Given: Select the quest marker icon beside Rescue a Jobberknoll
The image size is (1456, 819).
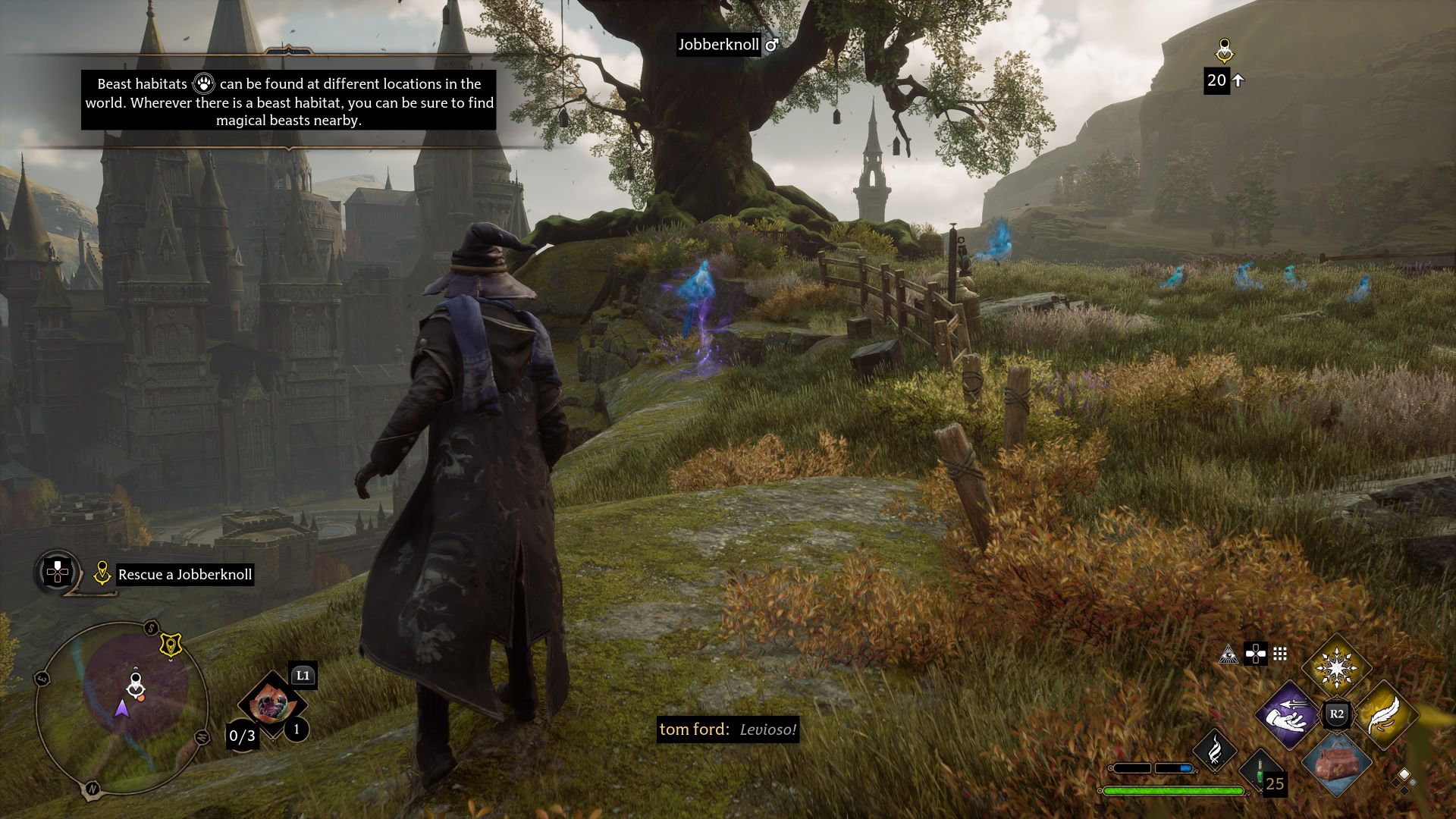Looking at the screenshot, I should pos(102,574).
